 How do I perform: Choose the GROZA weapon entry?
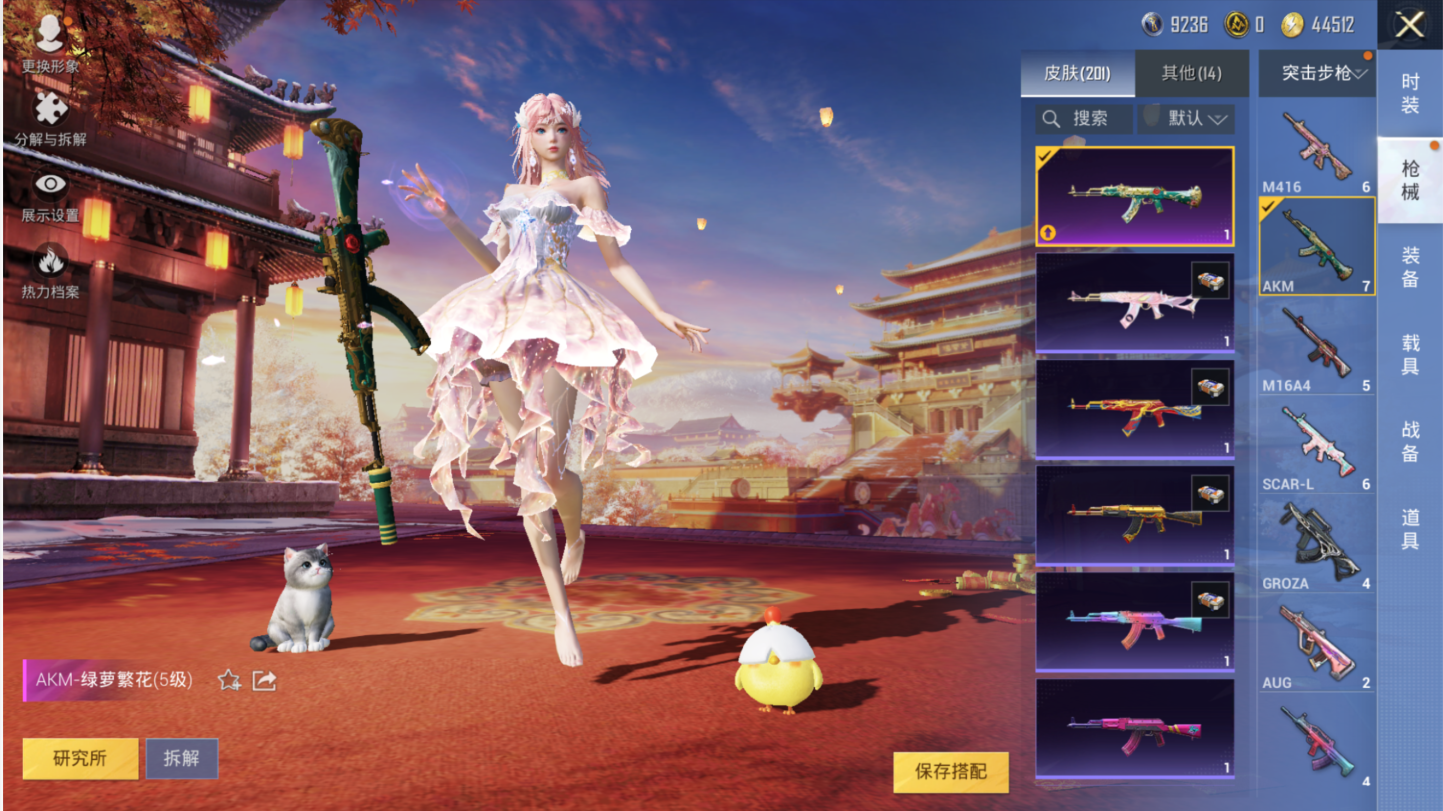[1316, 545]
